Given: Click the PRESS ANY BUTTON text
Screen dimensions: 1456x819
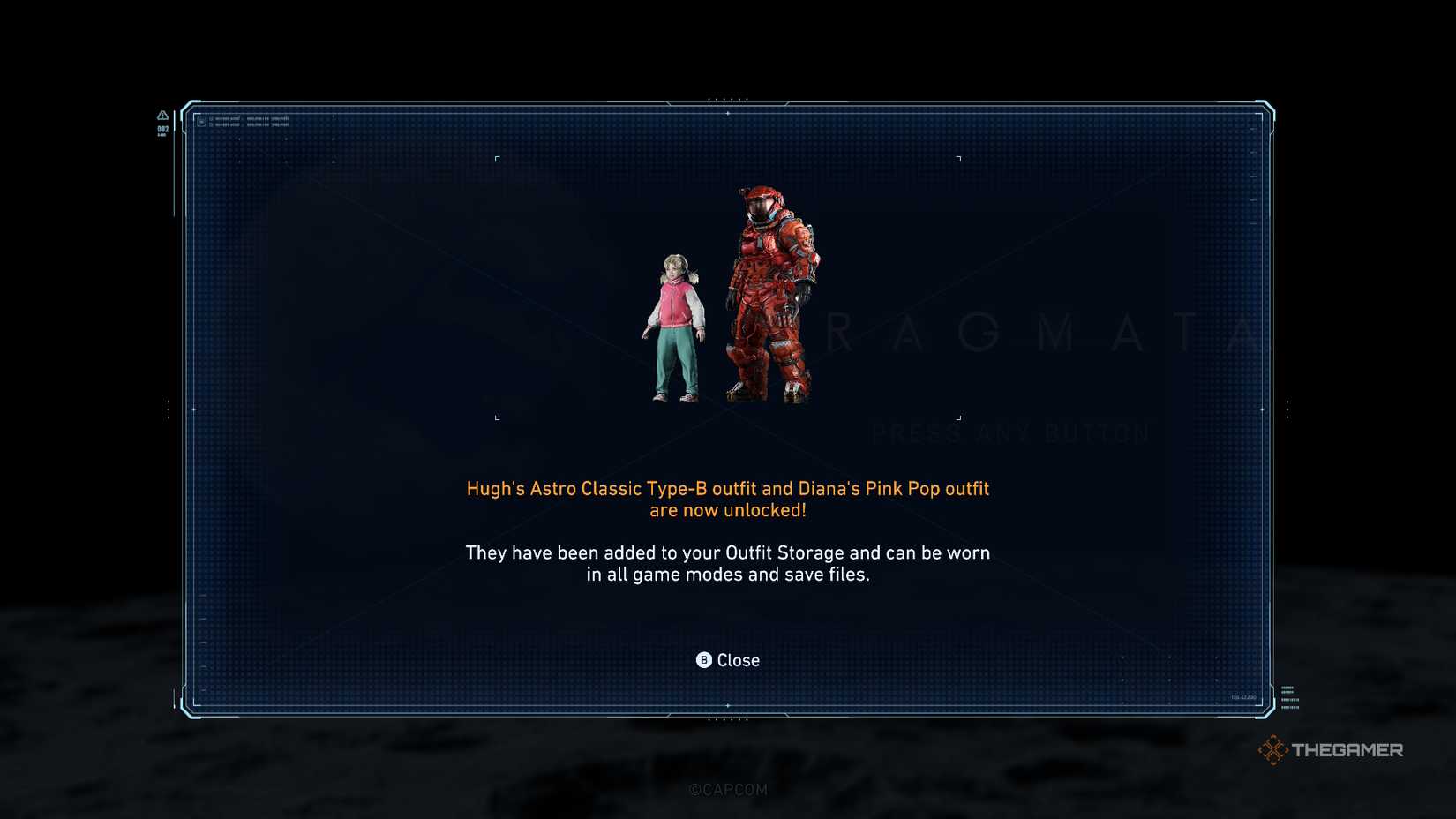Looking at the screenshot, I should coord(1010,432).
